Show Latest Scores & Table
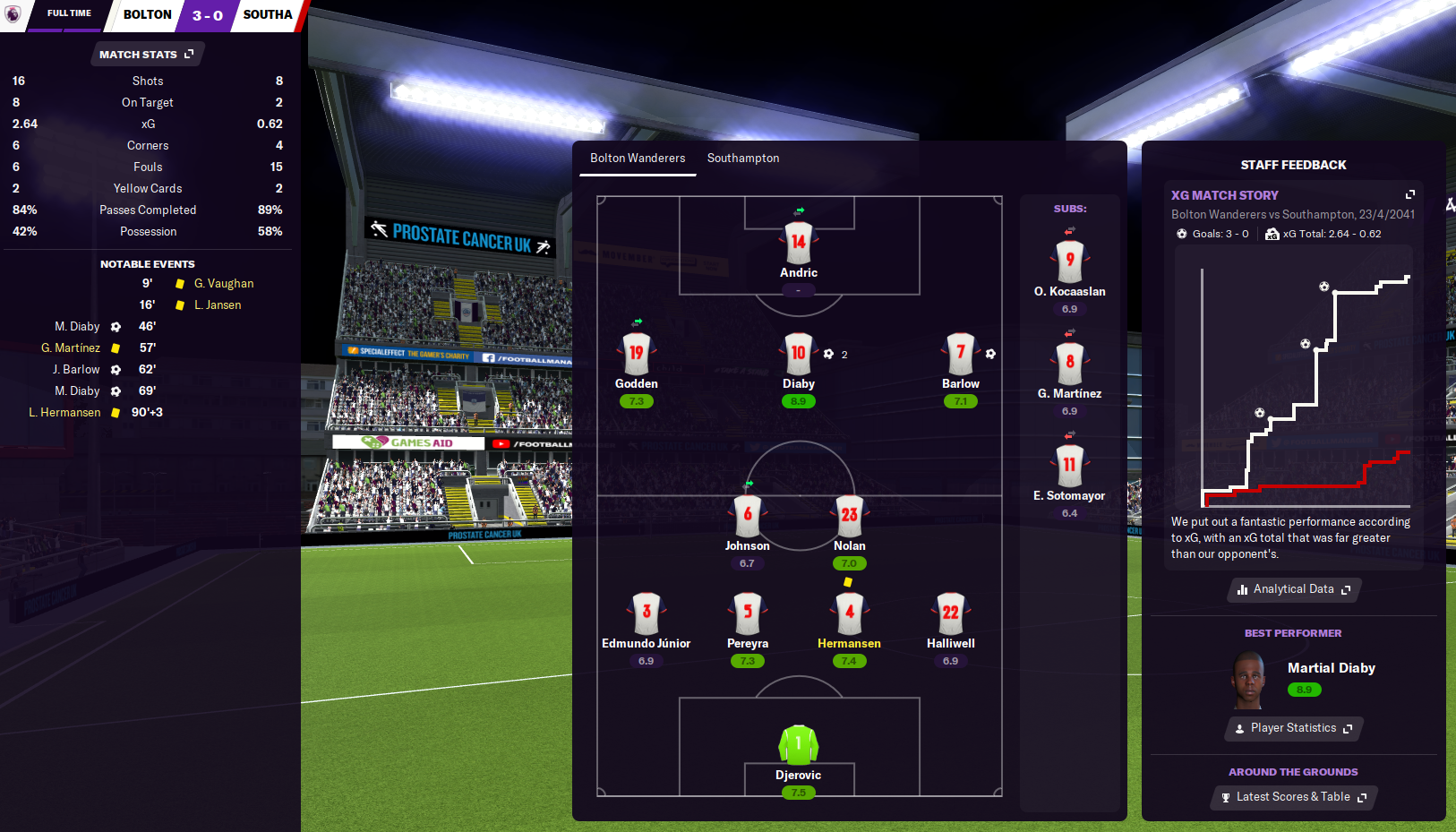The width and height of the screenshot is (1456, 832). tap(1293, 797)
